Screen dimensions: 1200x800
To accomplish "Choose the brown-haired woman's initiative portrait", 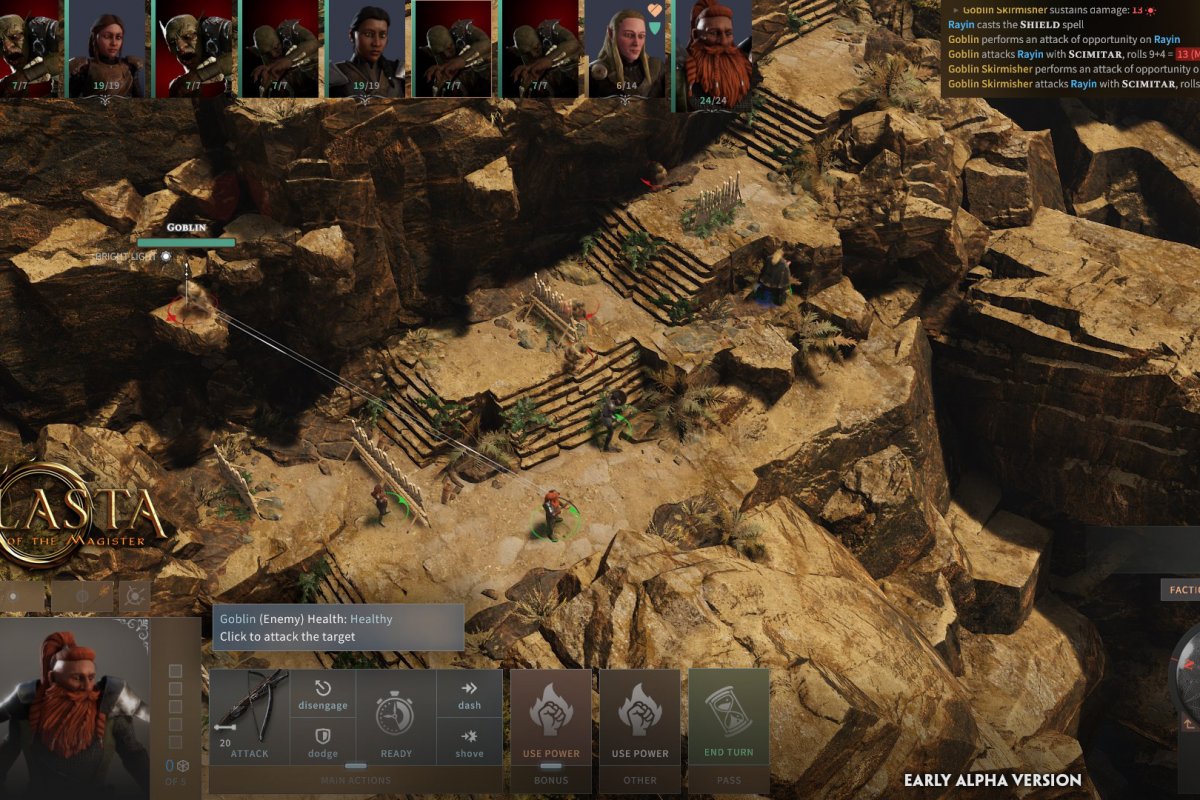I will [x=107, y=48].
